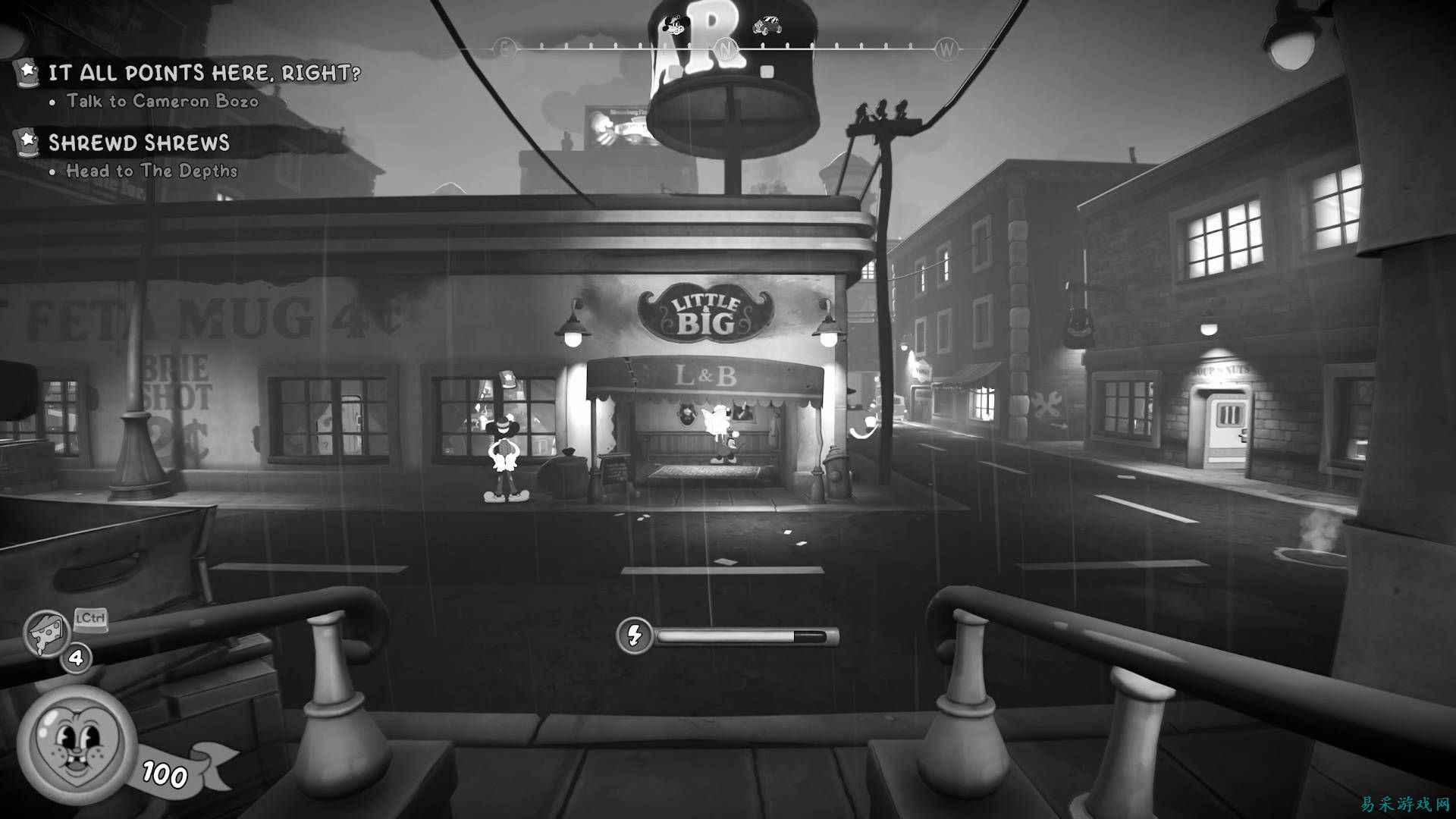Image resolution: width=1456 pixels, height=819 pixels.
Task: Collapse the It All Points Here quest entry
Action: click(x=205, y=72)
